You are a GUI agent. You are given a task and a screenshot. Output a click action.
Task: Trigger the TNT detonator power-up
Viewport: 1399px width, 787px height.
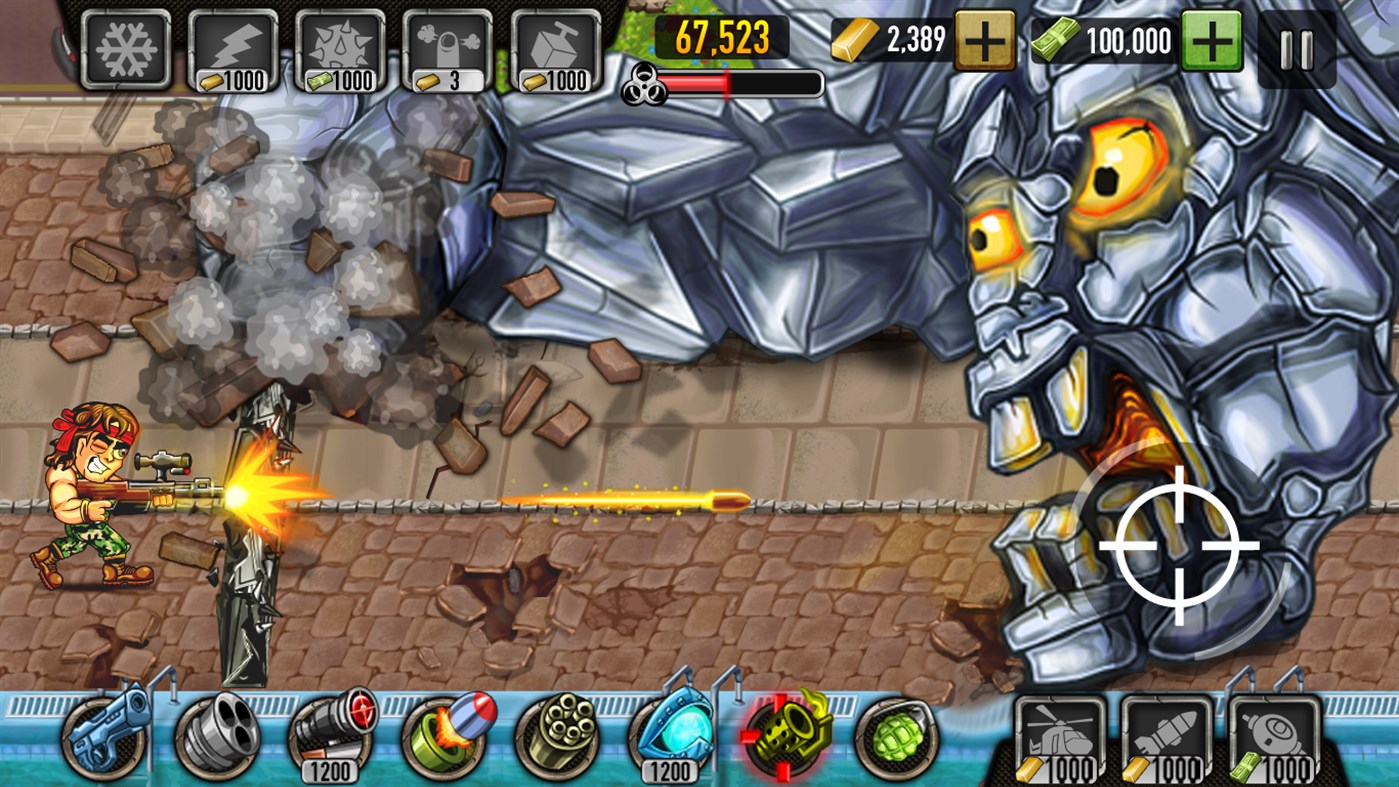(552, 45)
